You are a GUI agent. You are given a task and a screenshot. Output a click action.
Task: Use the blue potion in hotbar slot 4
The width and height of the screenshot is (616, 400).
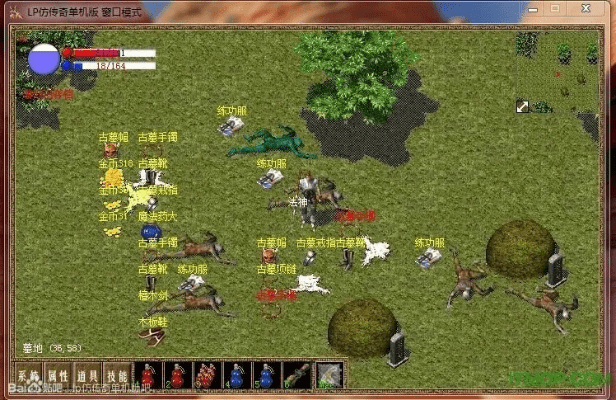236,375
